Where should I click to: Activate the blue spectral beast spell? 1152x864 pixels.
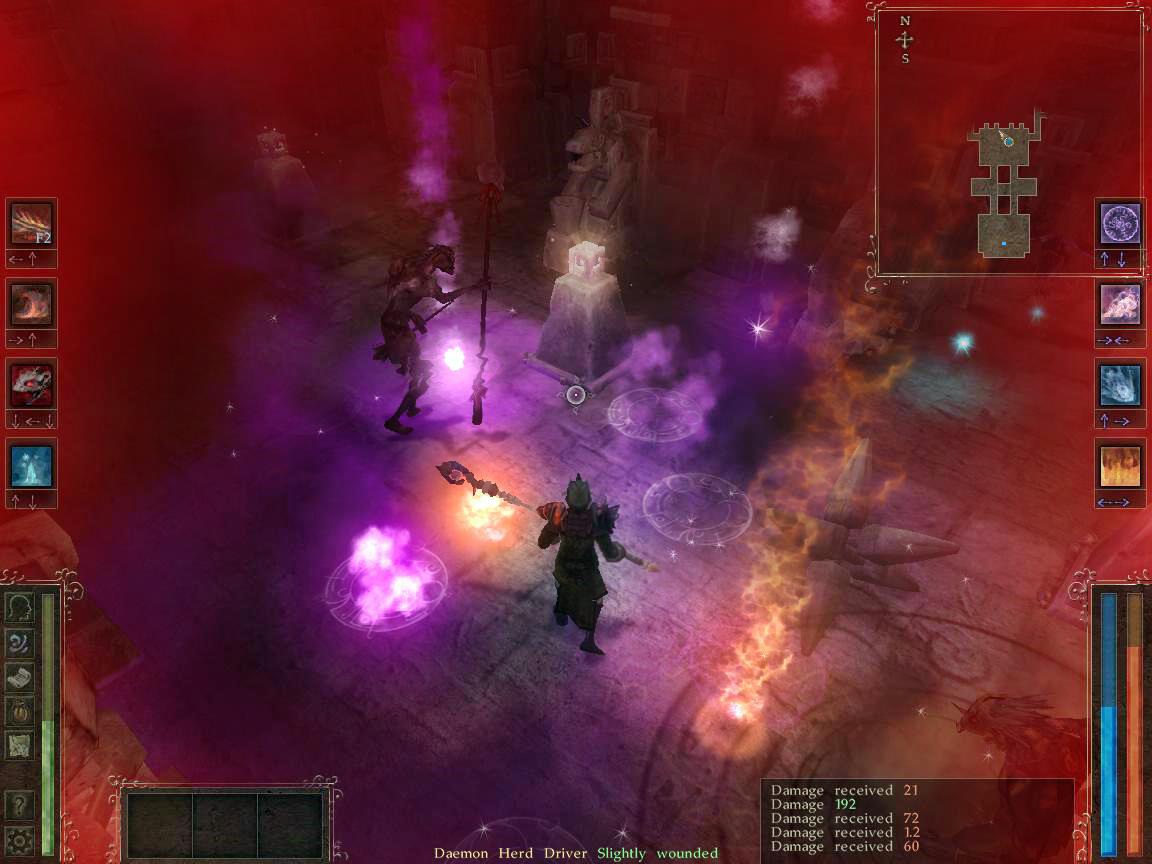coord(1119,384)
